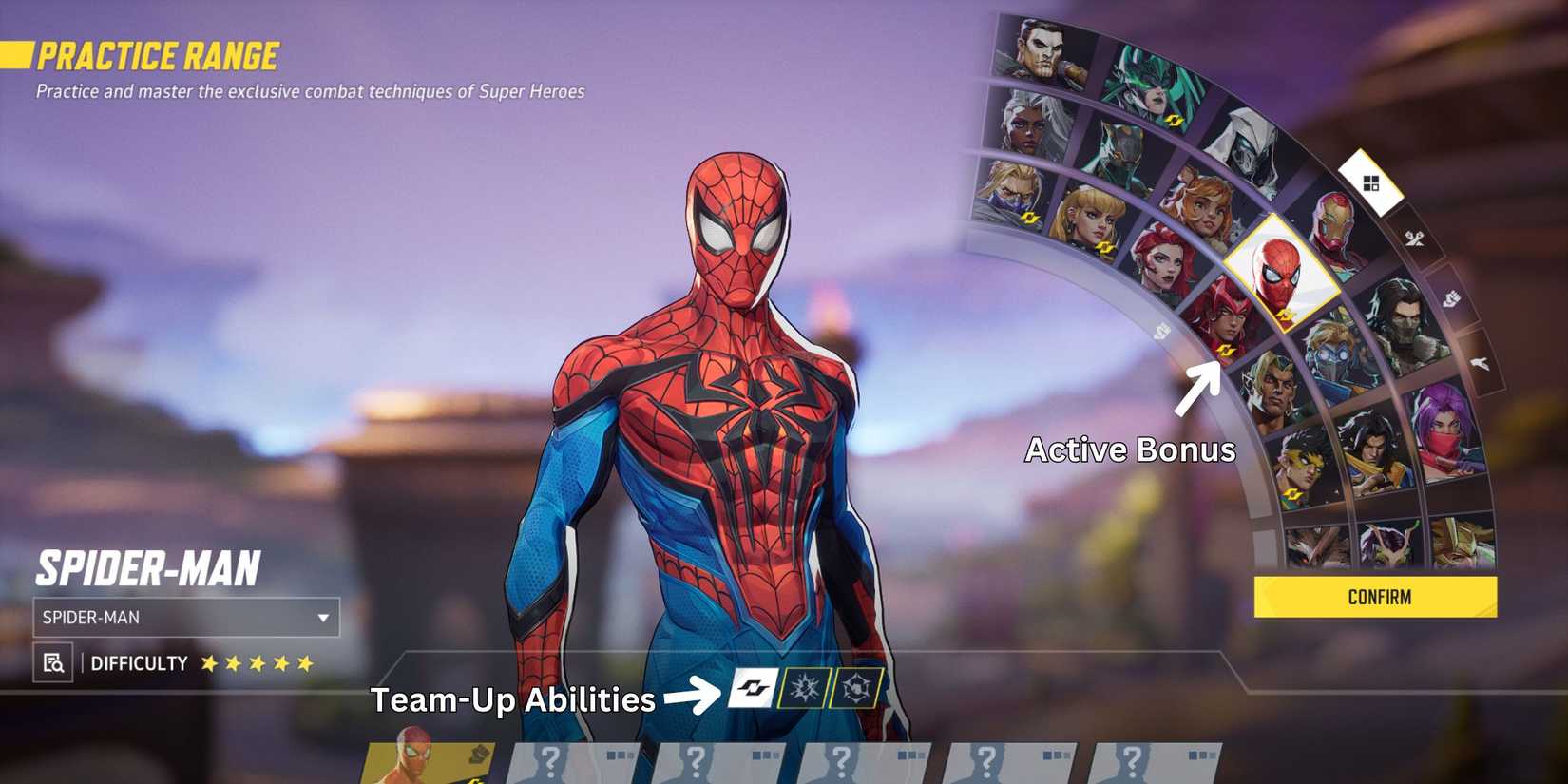Click the fifth difficulty star

[x=304, y=663]
